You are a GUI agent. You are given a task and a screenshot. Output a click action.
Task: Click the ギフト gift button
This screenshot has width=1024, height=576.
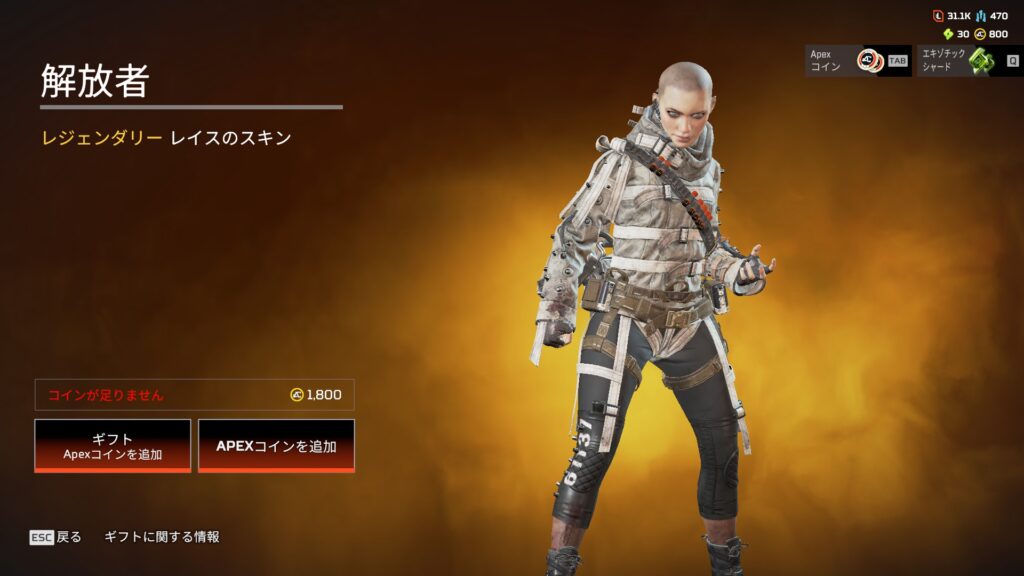[112, 445]
